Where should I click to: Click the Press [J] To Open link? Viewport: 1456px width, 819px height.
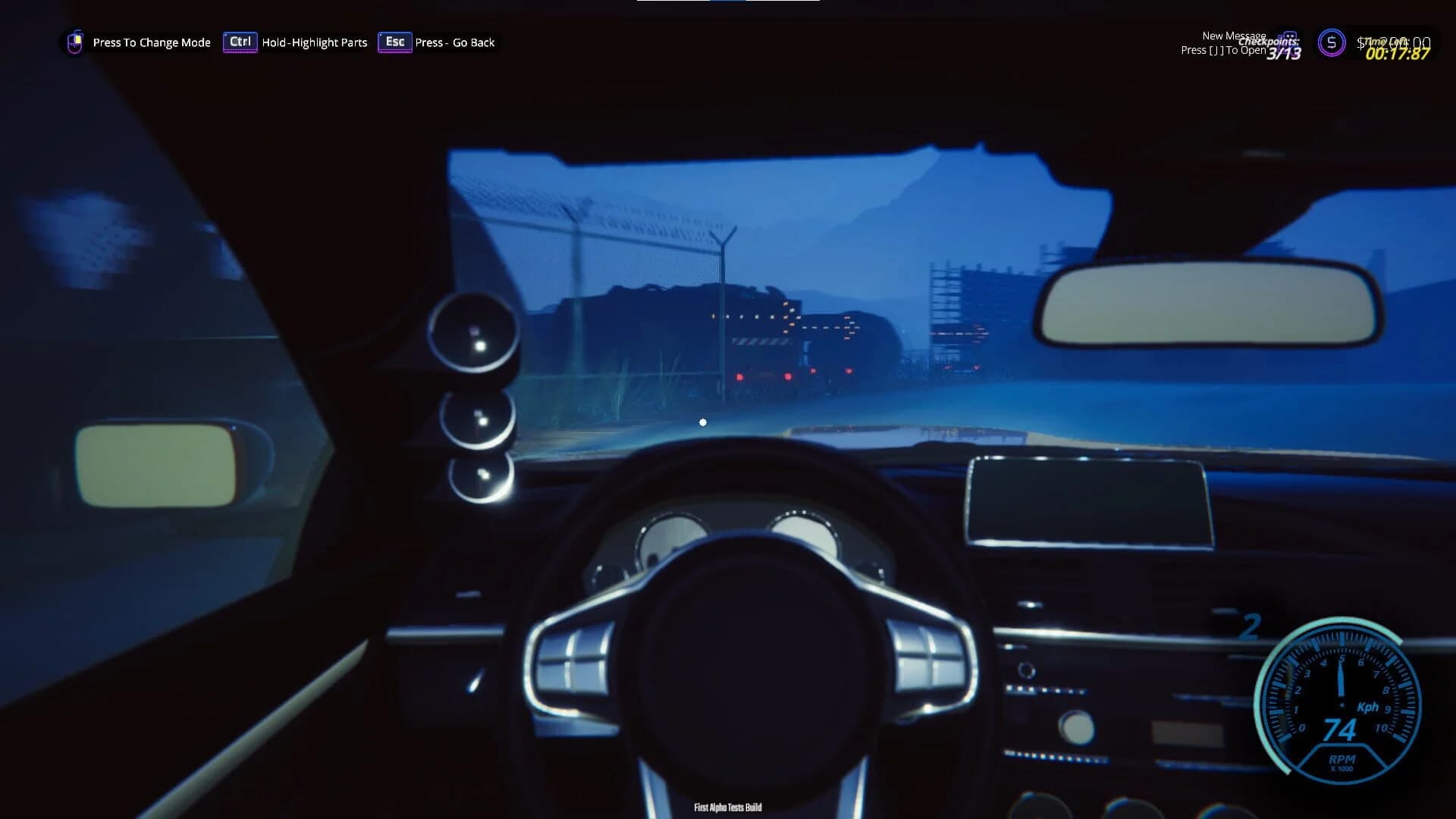[x=1222, y=51]
